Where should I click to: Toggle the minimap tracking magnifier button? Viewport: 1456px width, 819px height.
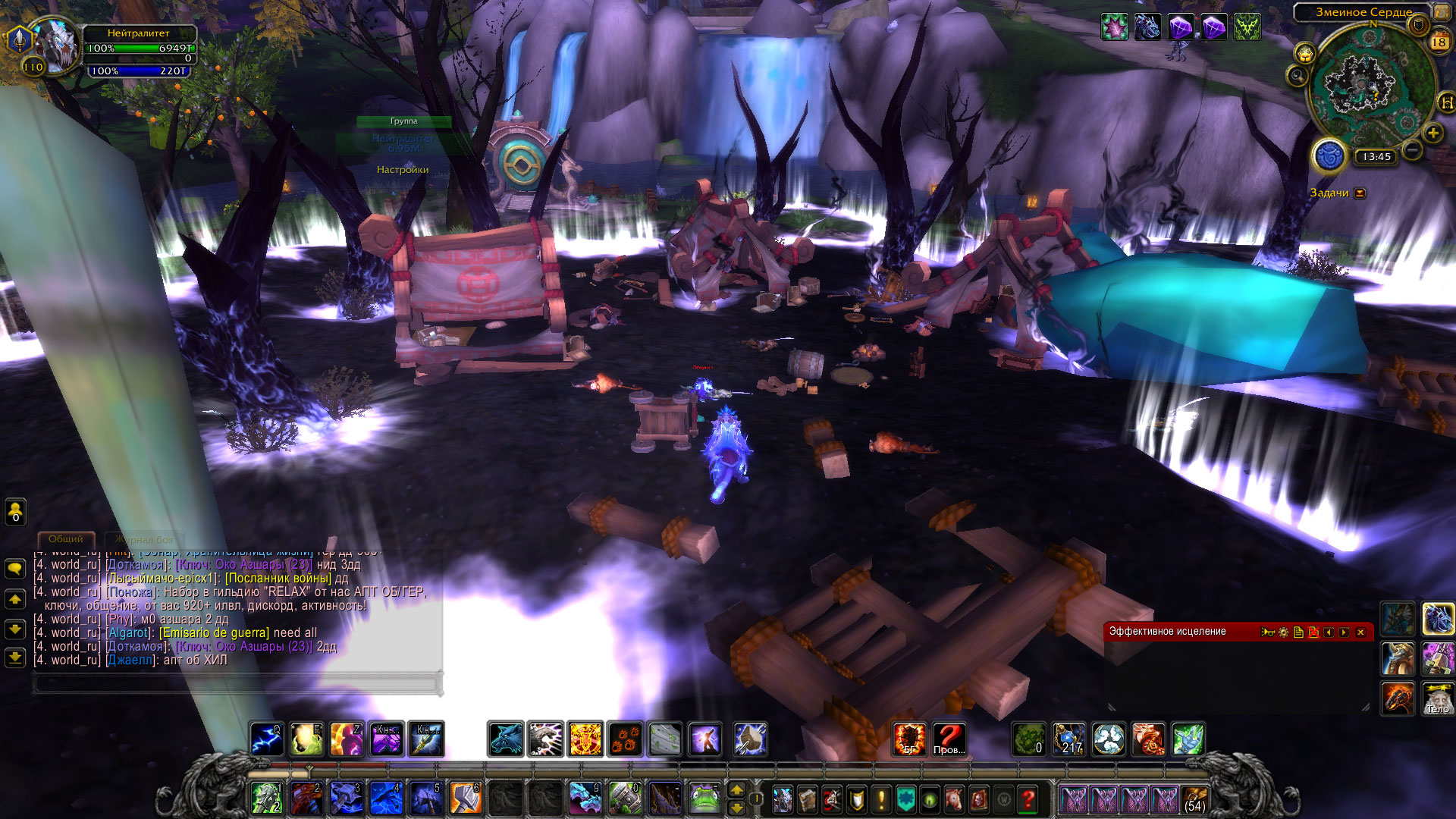1297,76
